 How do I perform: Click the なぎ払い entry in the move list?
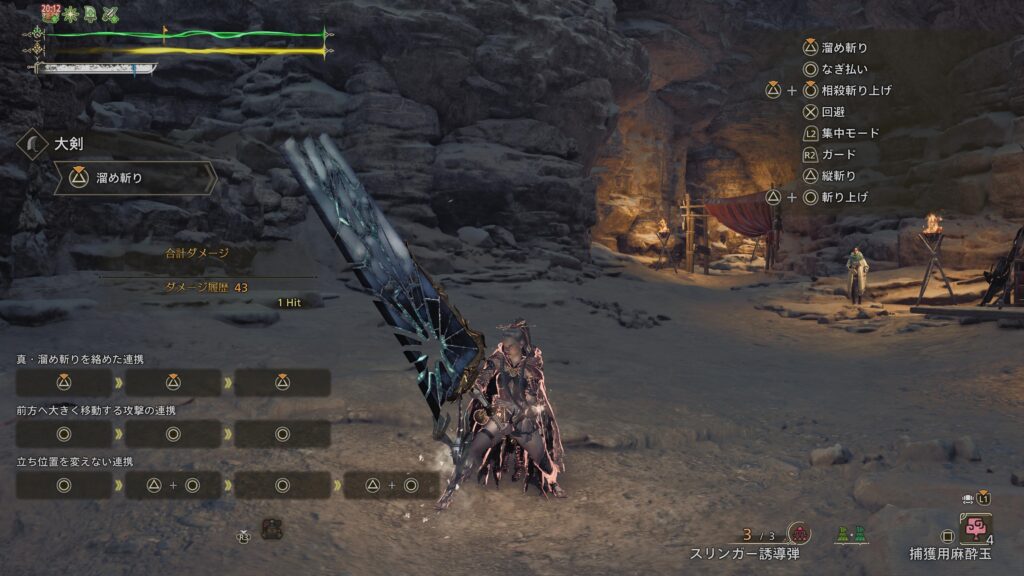[844, 69]
